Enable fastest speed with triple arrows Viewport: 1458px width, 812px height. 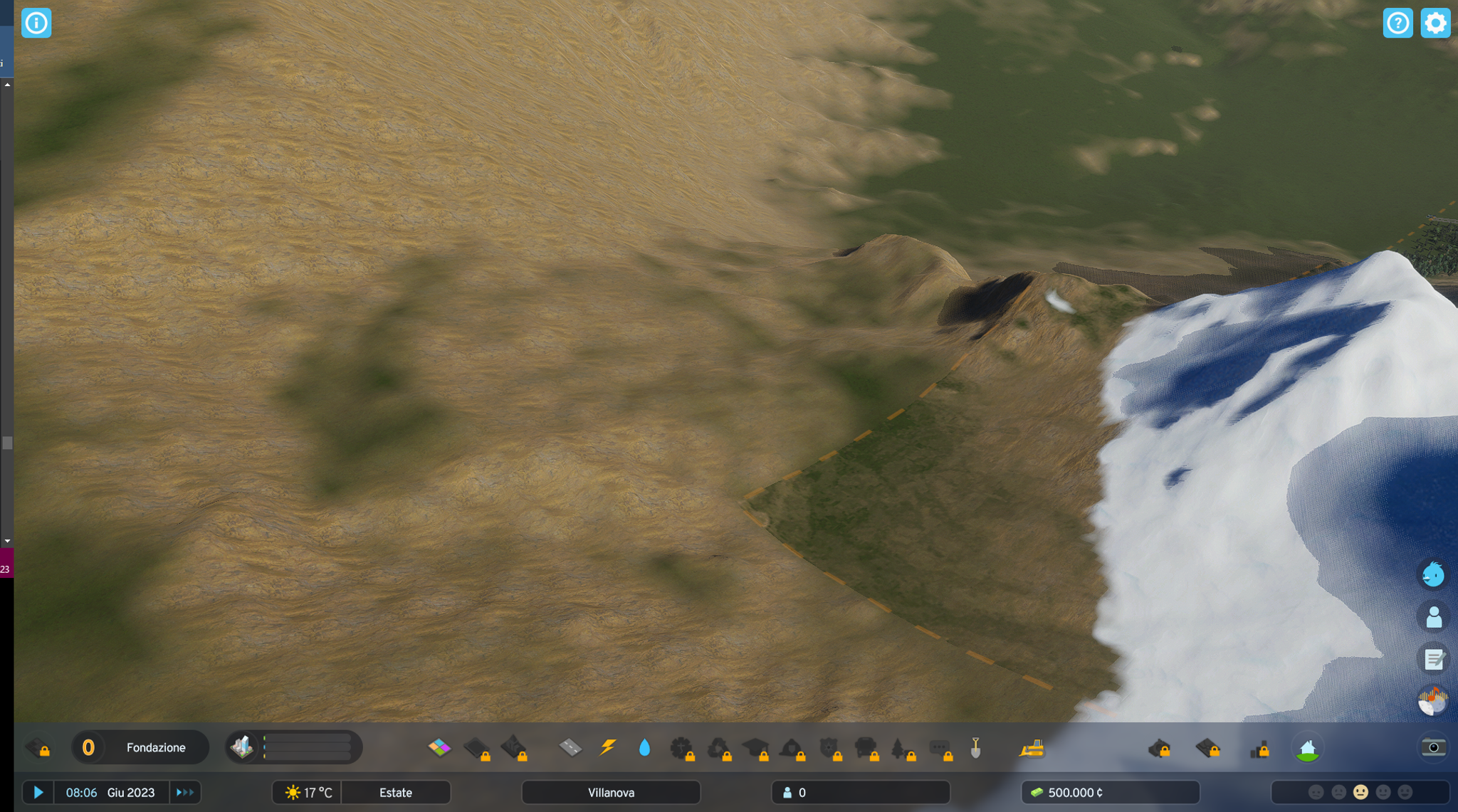[x=185, y=792]
